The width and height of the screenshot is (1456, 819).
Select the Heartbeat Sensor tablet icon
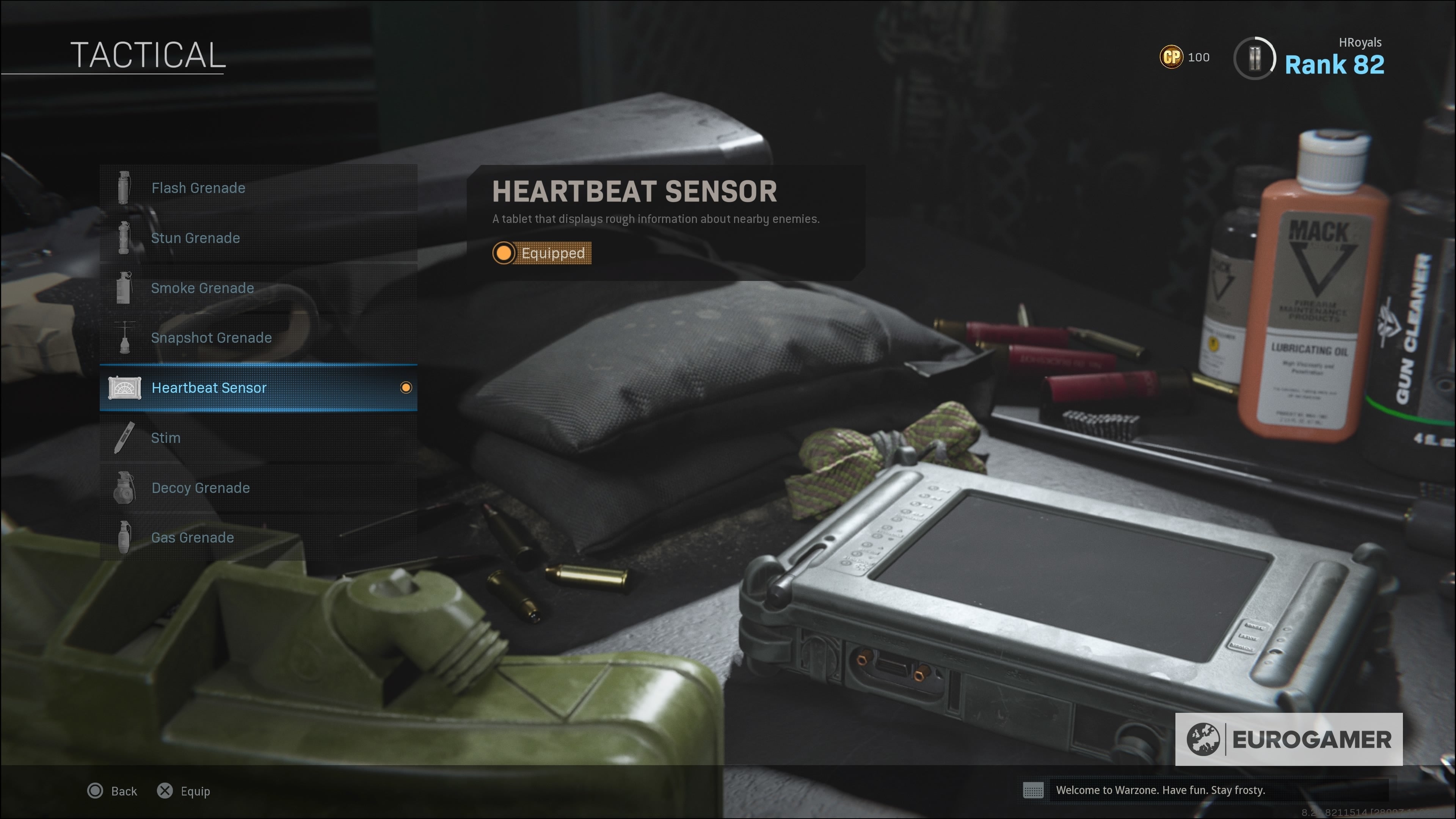coord(125,388)
